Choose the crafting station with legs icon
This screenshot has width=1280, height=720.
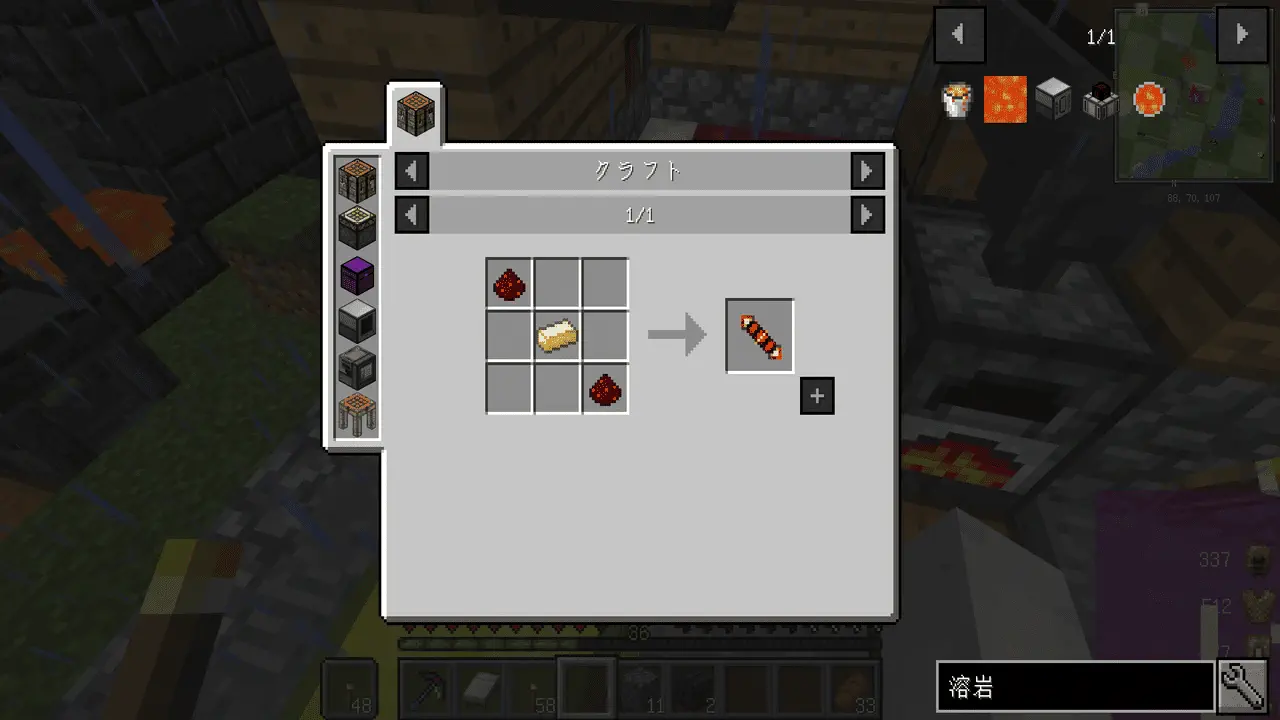click(x=357, y=412)
